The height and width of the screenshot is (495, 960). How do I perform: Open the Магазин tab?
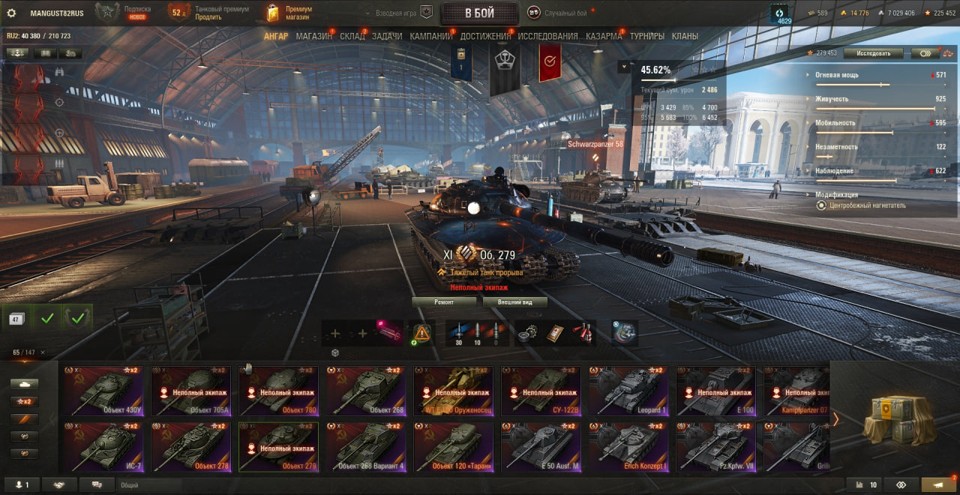tap(314, 36)
